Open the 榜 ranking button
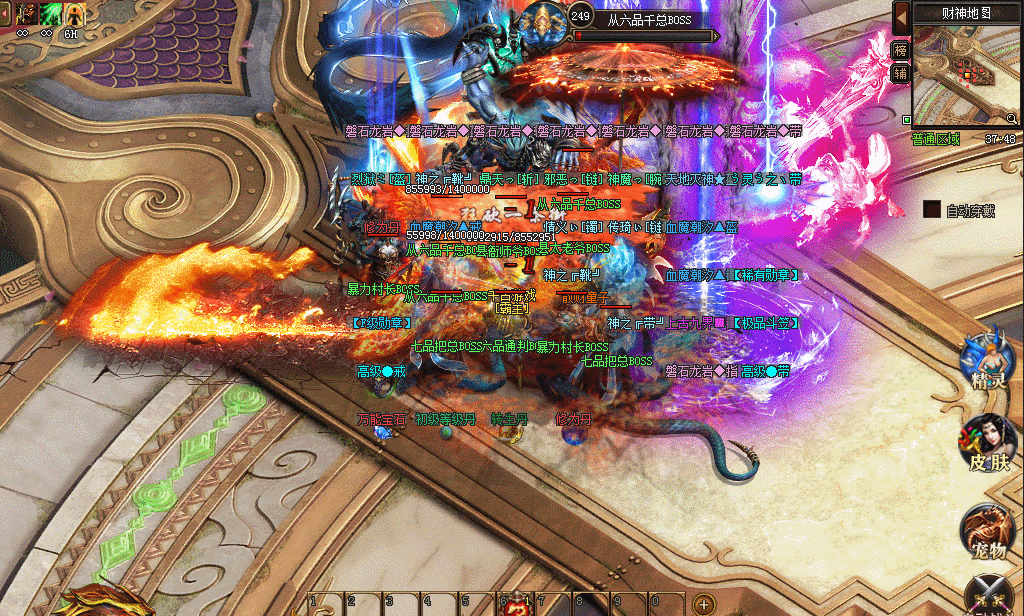Screen dimensions: 1024x616 [901, 50]
